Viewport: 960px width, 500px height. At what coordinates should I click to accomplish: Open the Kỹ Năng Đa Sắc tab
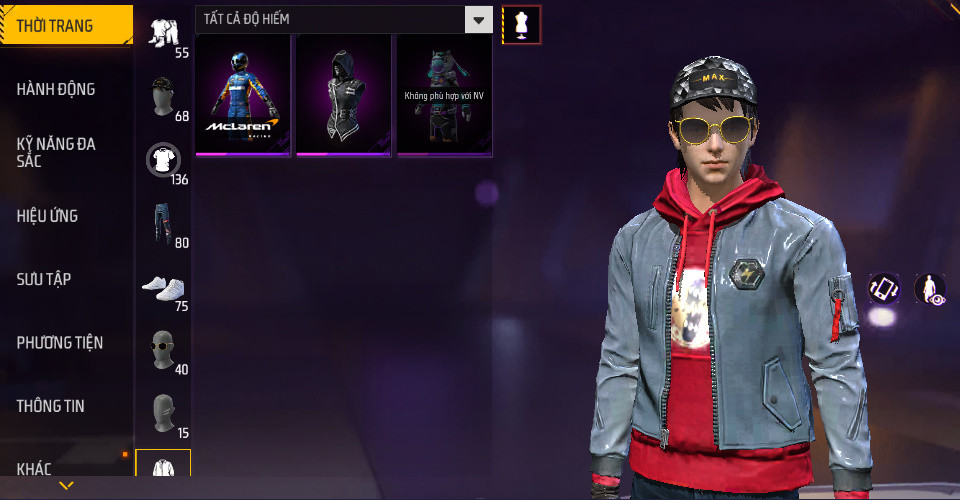click(56, 152)
